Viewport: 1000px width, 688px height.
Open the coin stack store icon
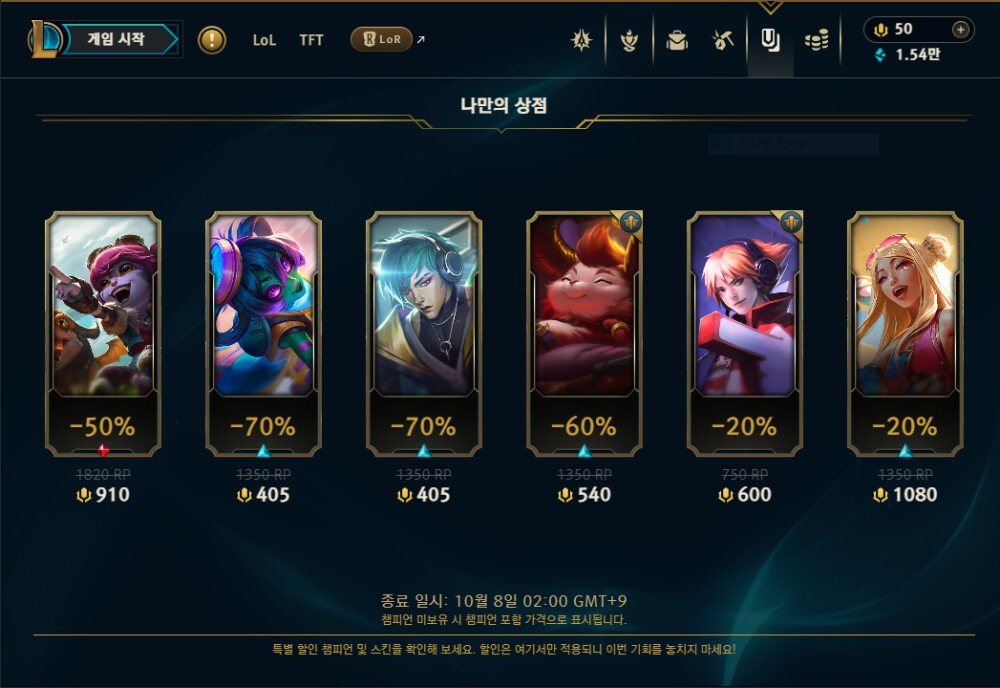tap(817, 41)
